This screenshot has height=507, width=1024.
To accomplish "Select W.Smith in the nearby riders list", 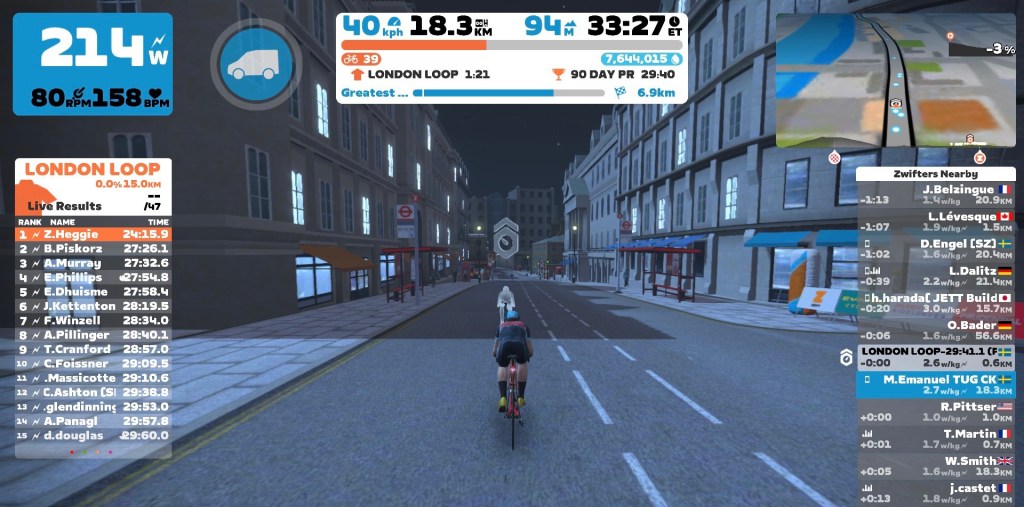I will pos(935,466).
